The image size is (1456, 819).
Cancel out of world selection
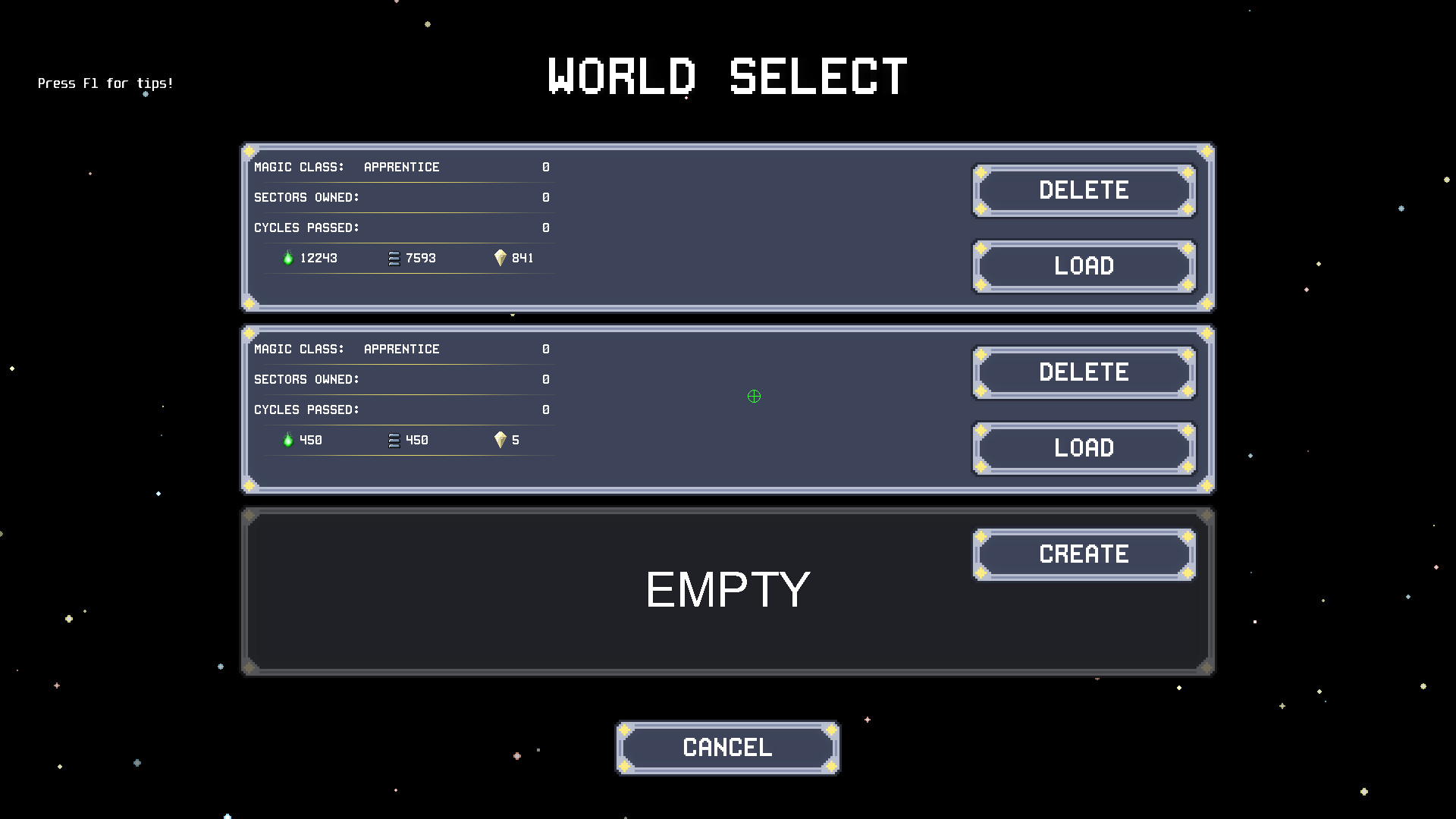[x=726, y=747]
